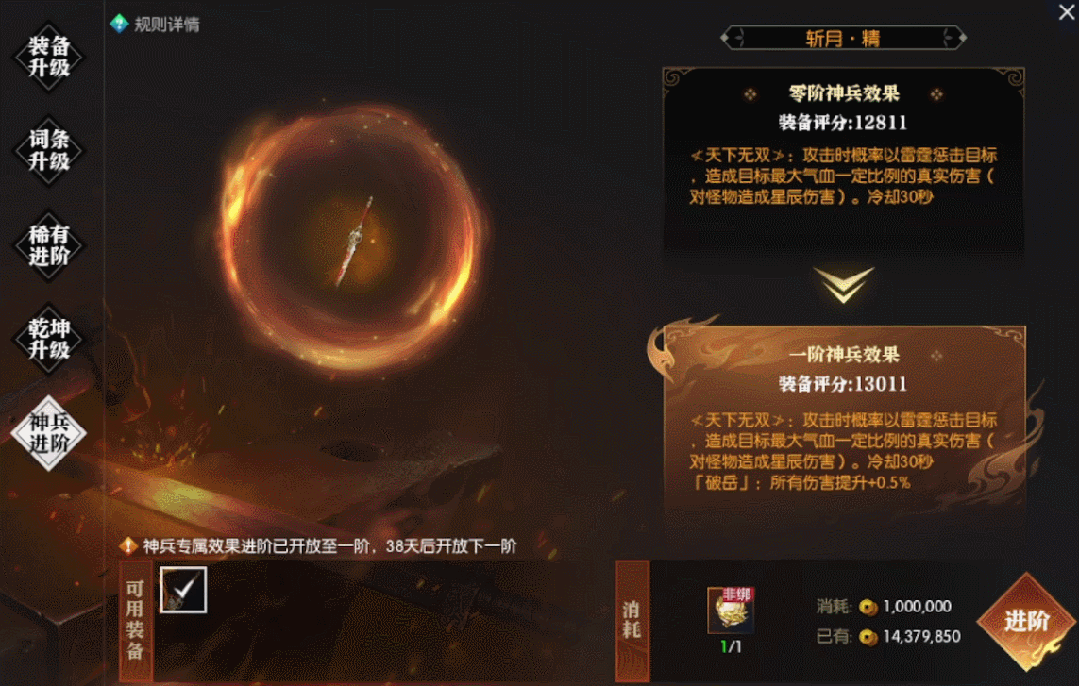Close the forging window
1079x686 pixels.
coord(1066,12)
